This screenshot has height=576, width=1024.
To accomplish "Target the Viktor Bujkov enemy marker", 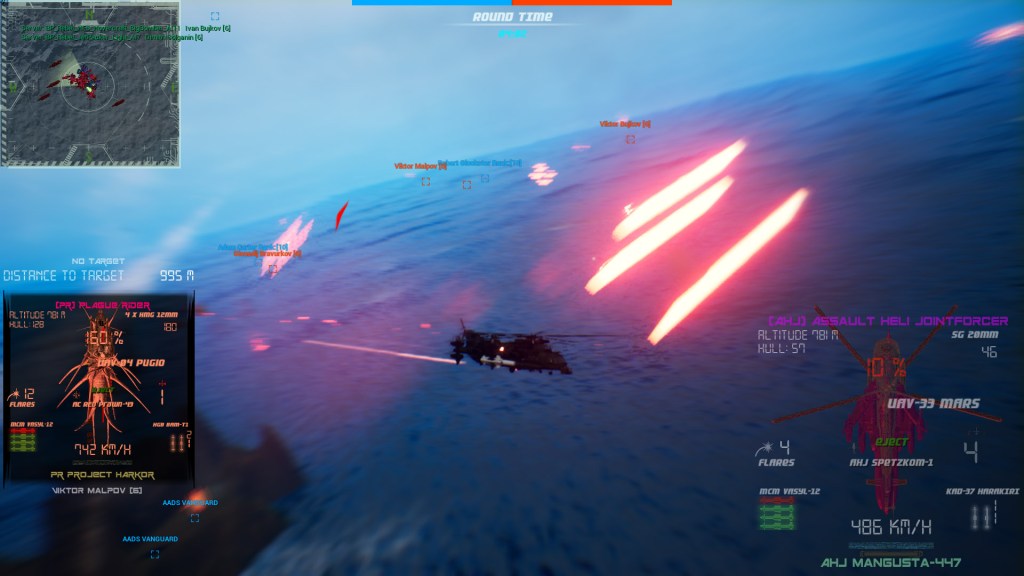I will point(630,139).
